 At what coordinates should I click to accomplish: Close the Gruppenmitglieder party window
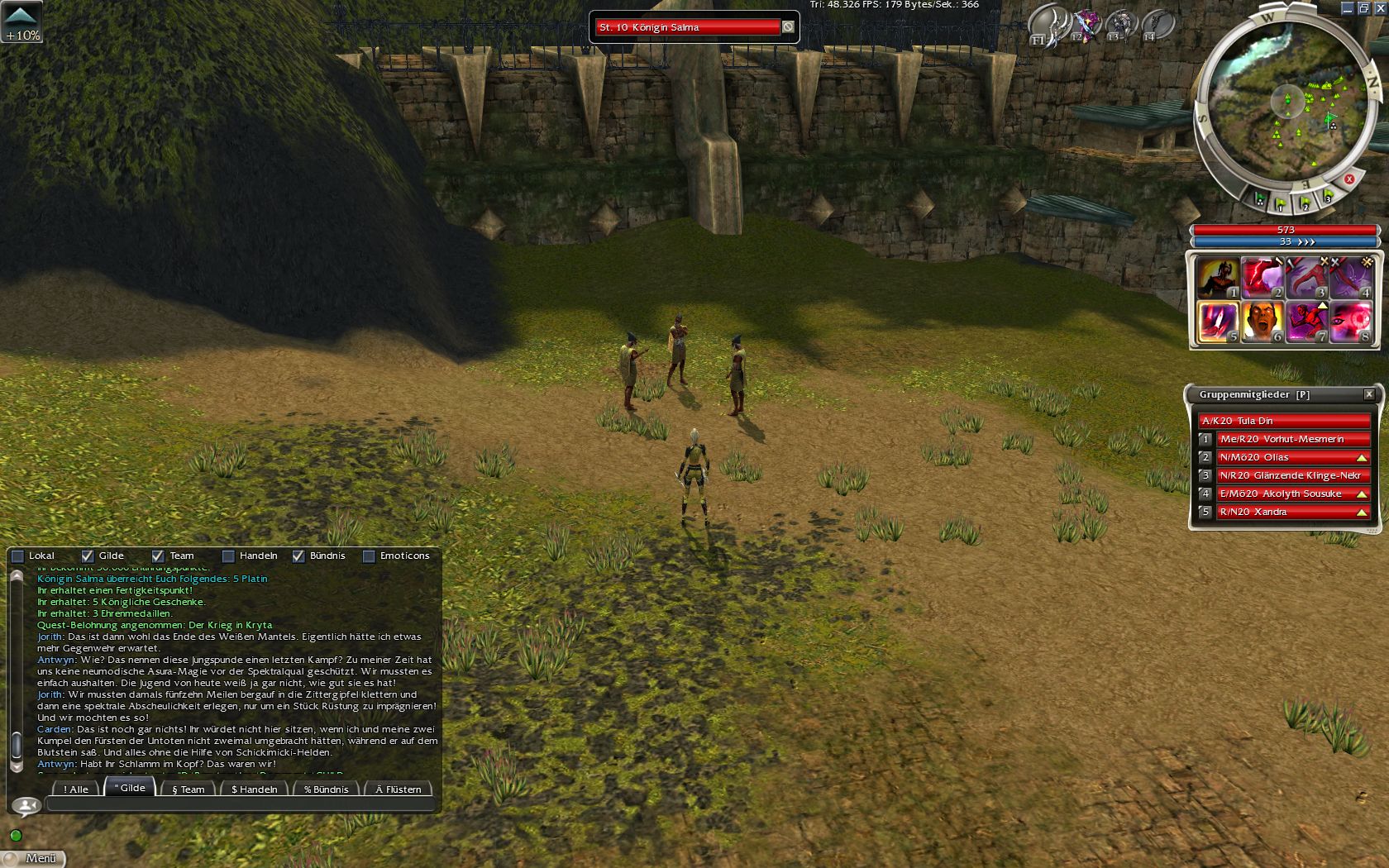[1369, 394]
